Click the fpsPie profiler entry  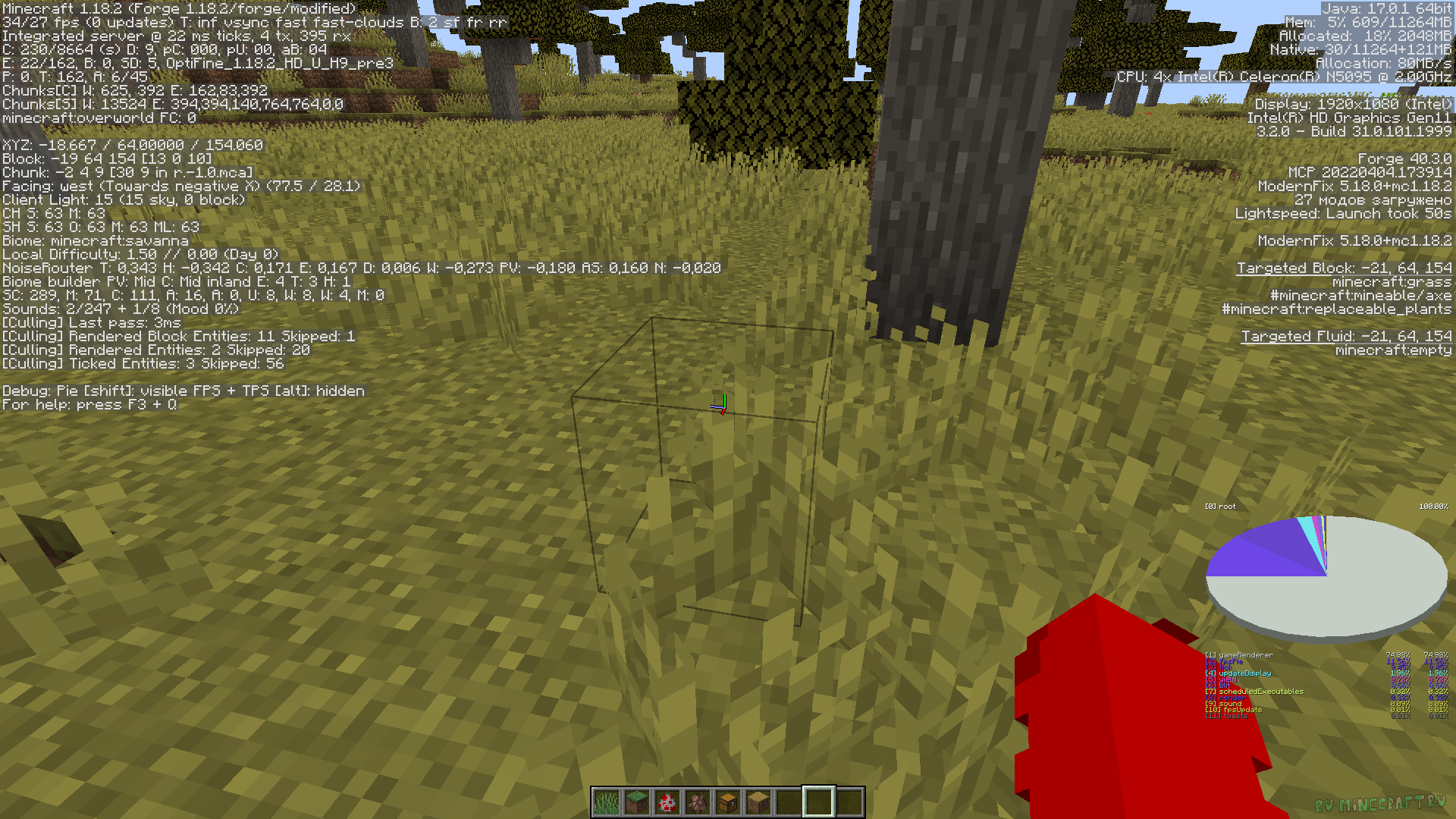click(1225, 661)
